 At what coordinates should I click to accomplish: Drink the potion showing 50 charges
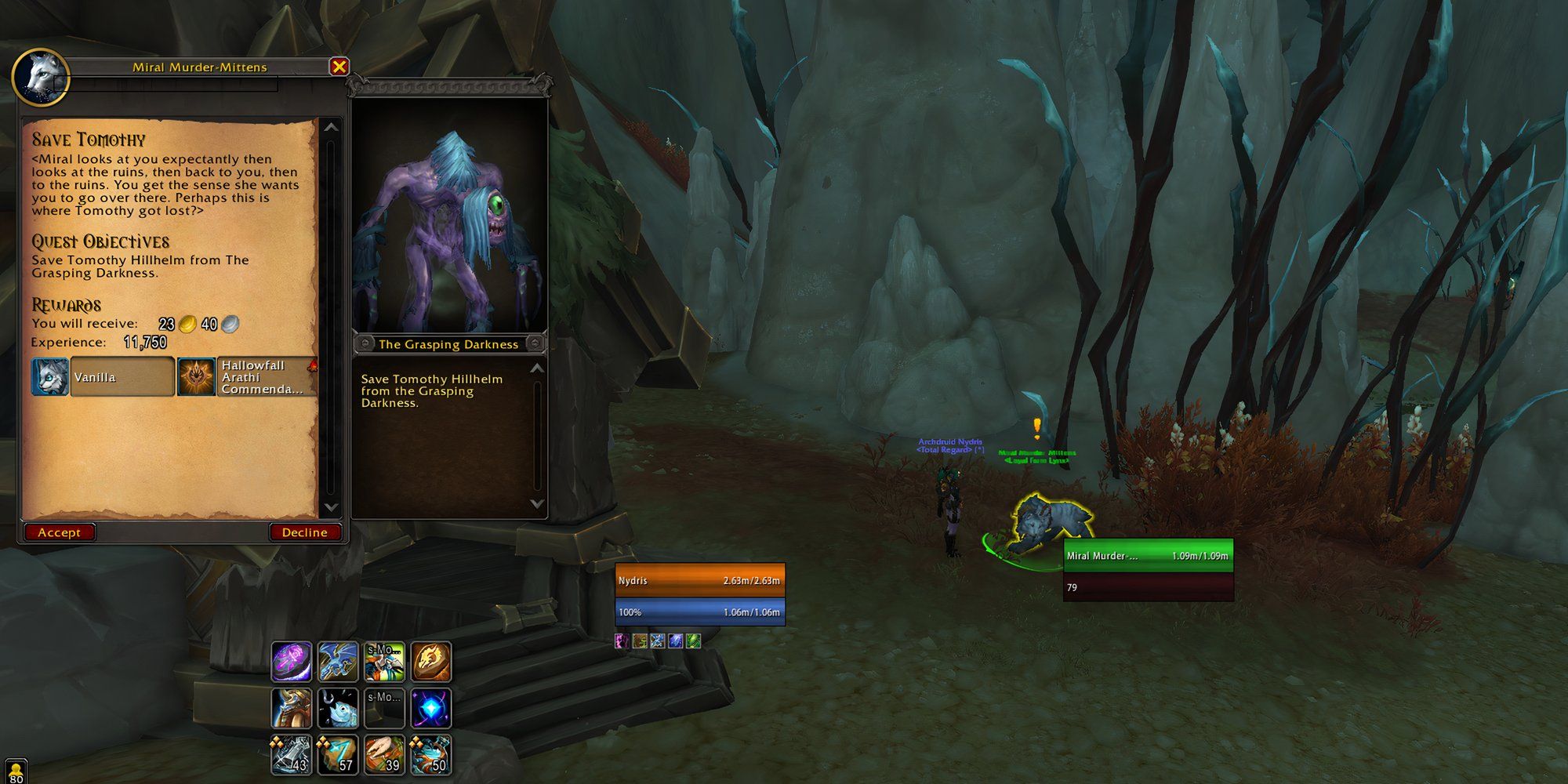[430, 753]
